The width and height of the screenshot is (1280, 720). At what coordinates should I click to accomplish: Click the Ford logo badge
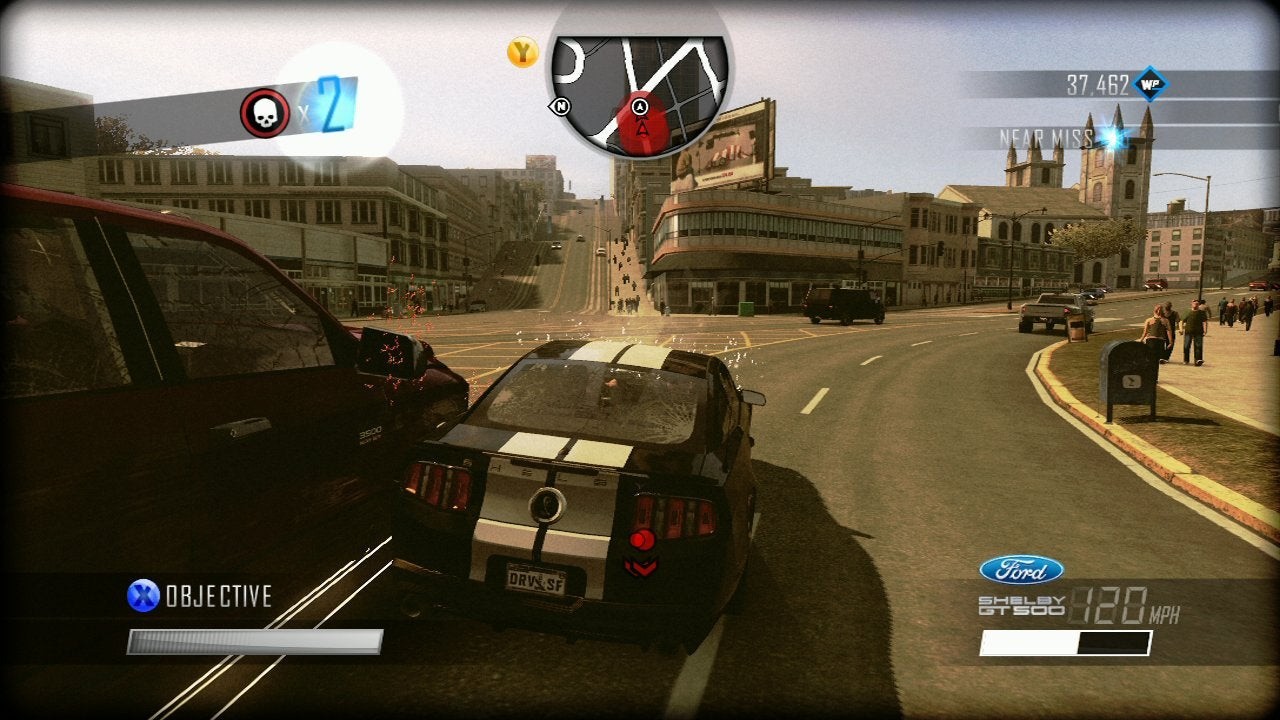[1021, 570]
